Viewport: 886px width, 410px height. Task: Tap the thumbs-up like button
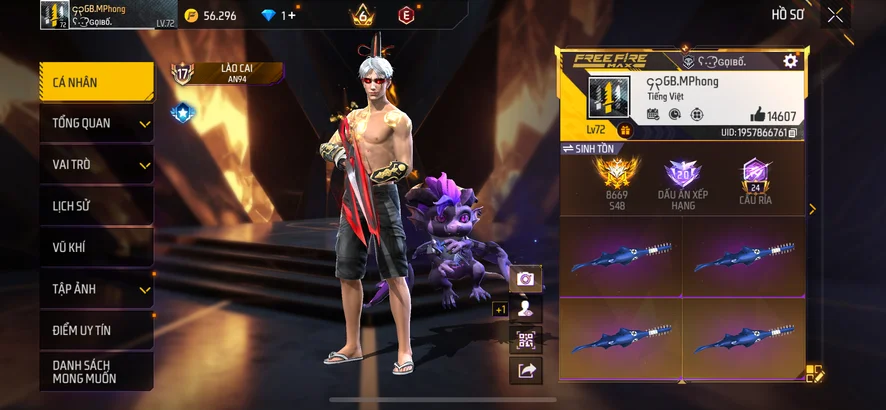[757, 115]
